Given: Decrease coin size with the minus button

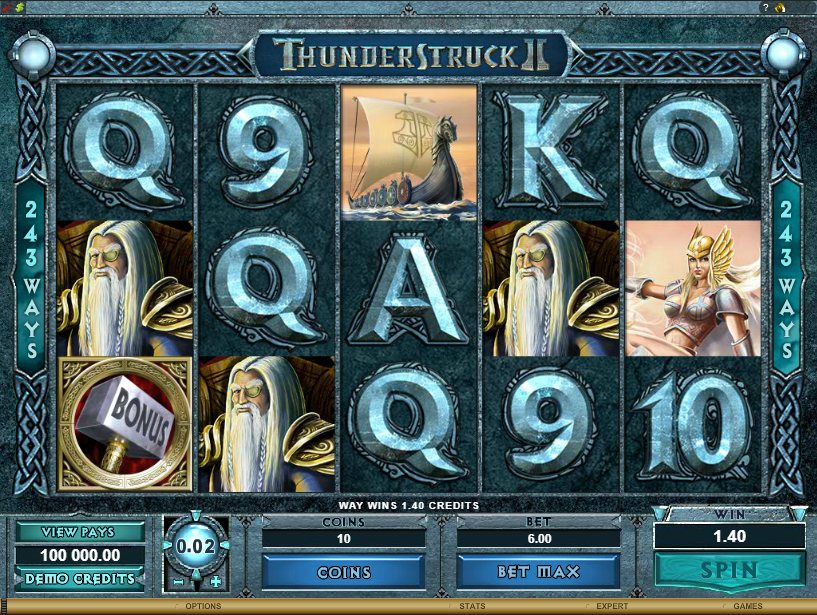Looking at the screenshot, I should click(x=177, y=582).
